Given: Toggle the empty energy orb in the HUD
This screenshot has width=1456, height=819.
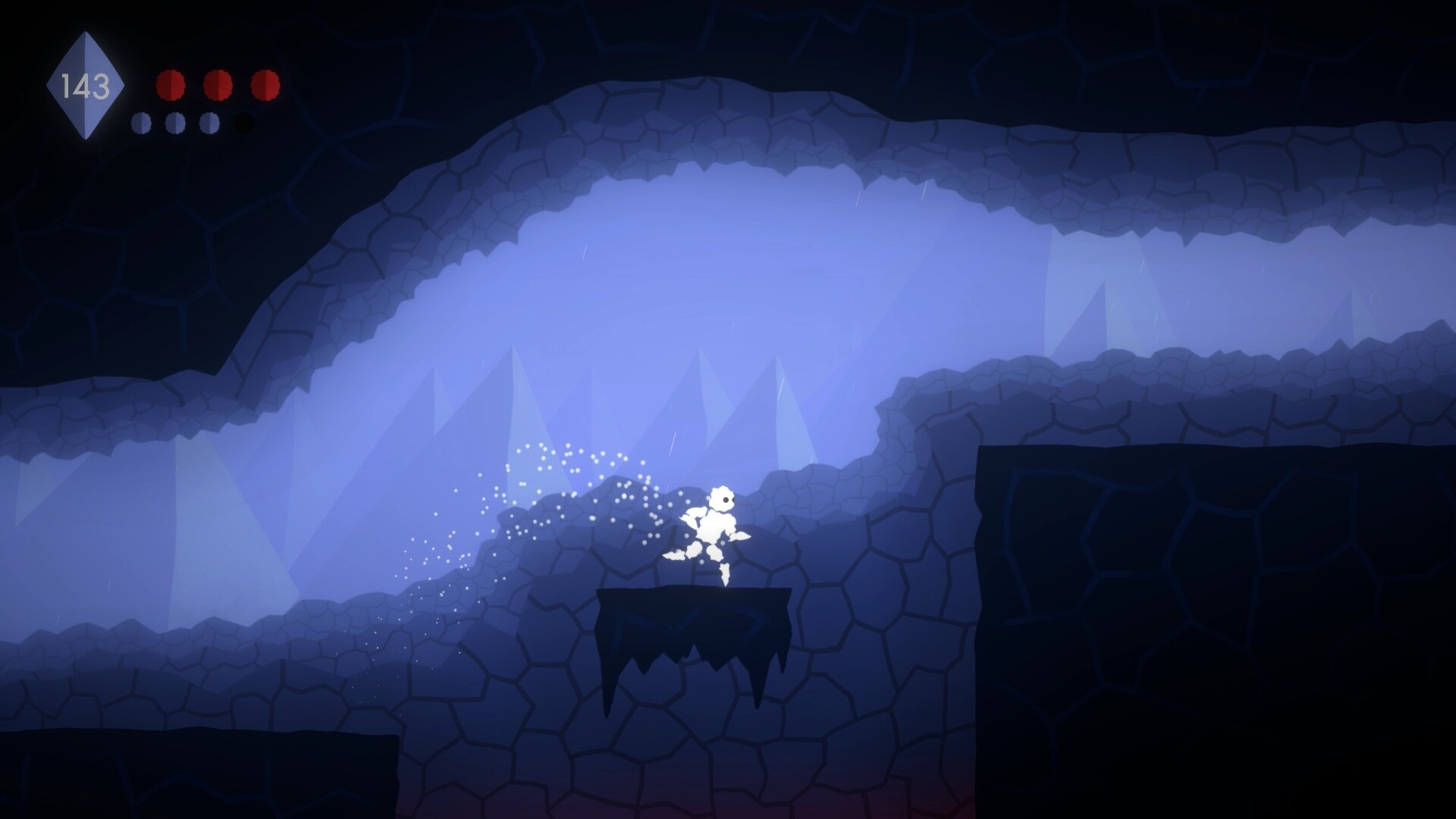Looking at the screenshot, I should 243,121.
